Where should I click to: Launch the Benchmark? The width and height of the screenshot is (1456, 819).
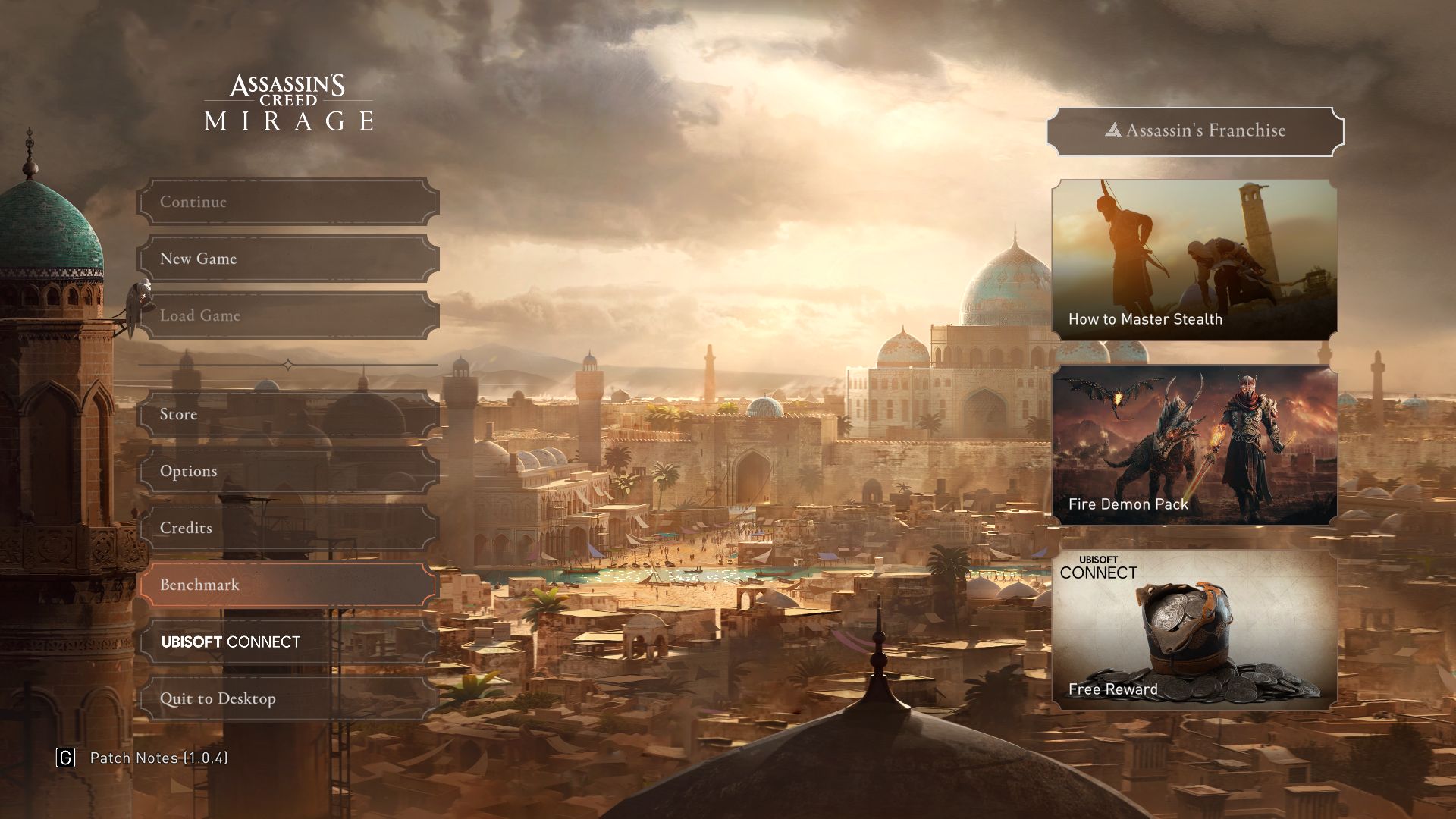point(288,585)
